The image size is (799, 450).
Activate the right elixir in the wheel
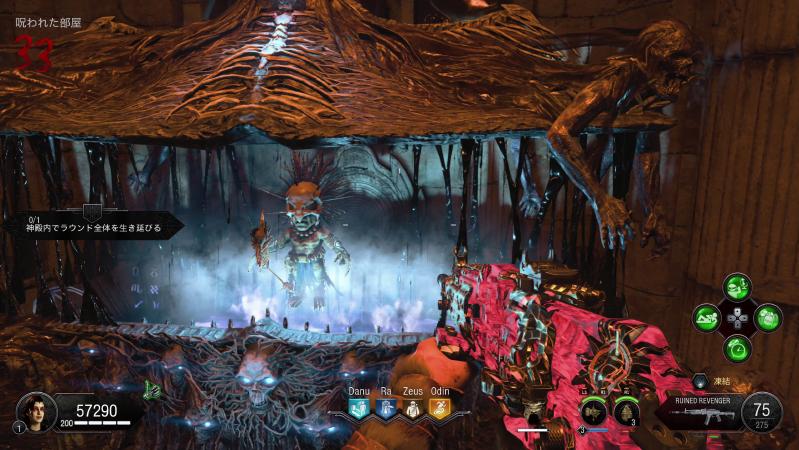(x=768, y=319)
